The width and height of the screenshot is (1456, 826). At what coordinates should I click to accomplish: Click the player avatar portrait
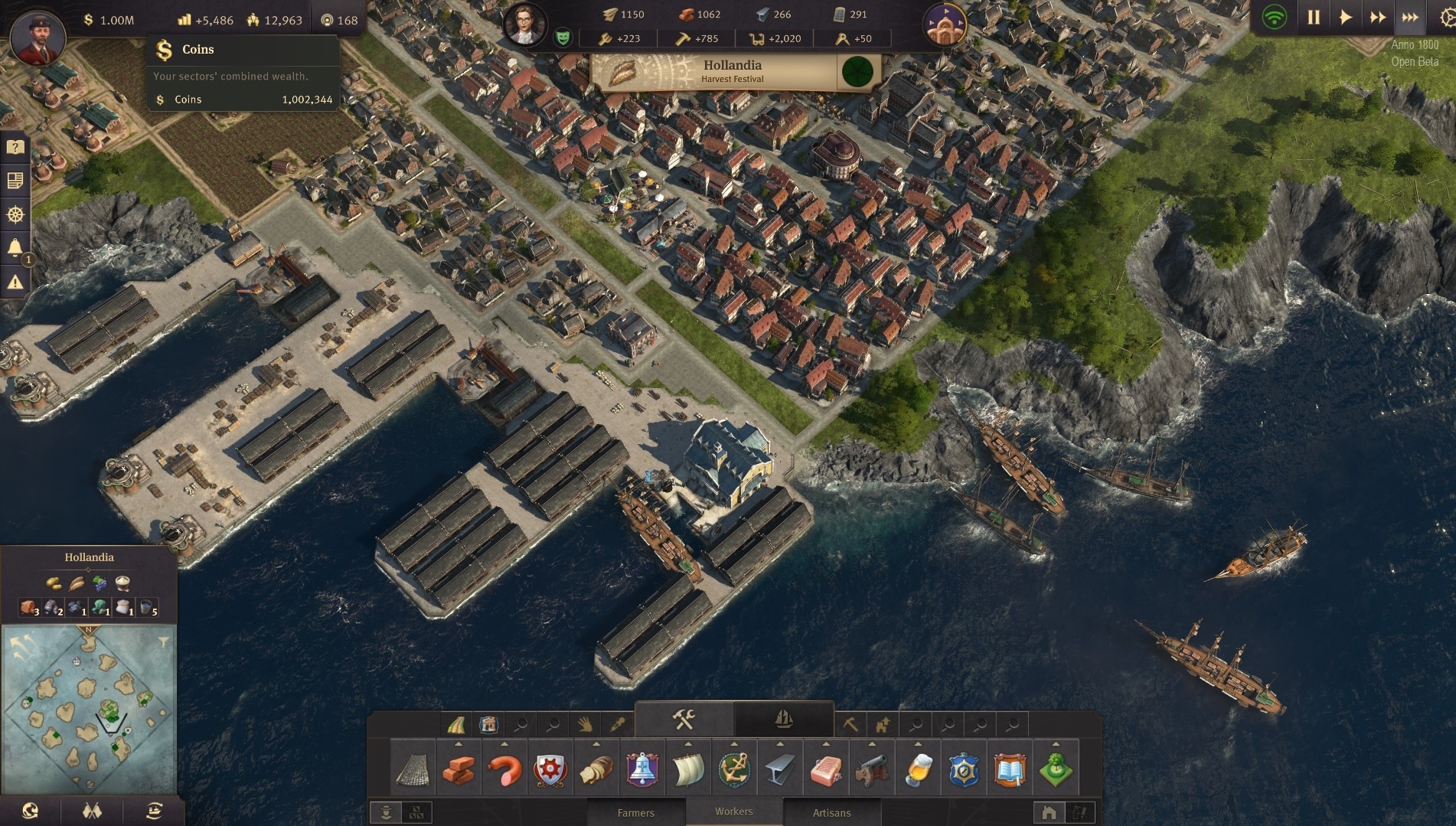(x=37, y=37)
